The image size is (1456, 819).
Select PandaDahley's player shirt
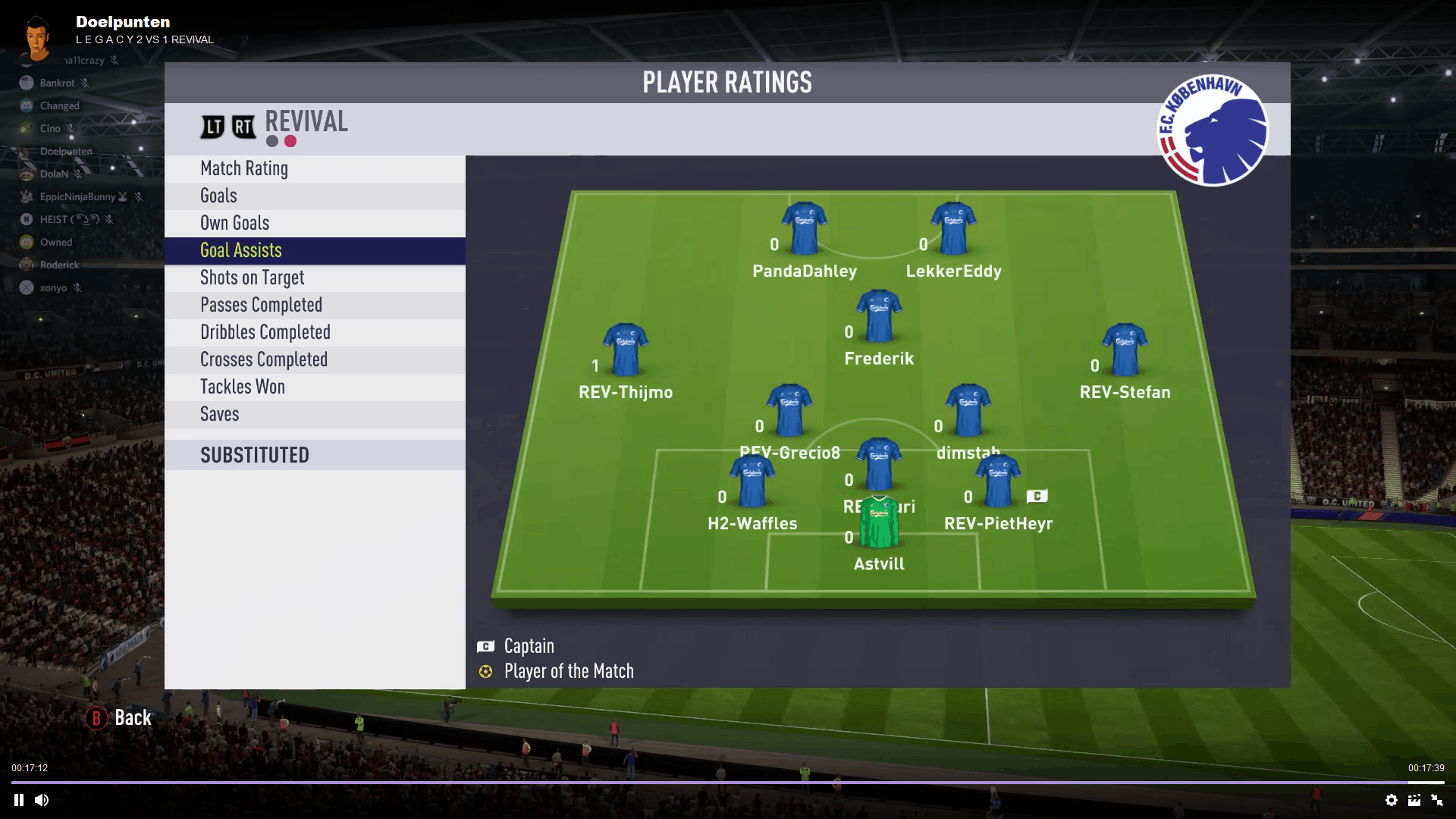(804, 227)
